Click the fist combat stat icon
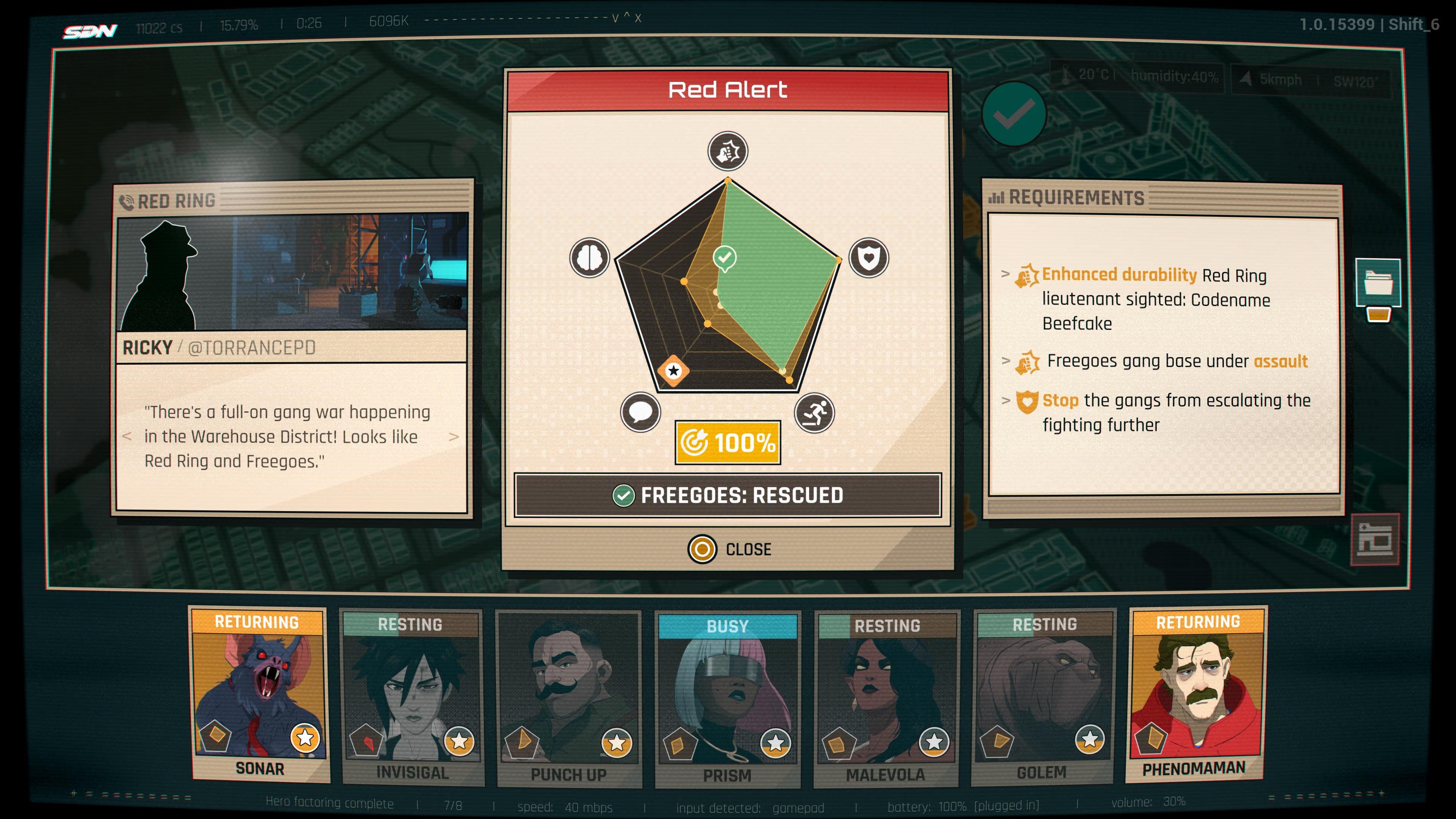Screen dimensions: 1456x819 pos(728,152)
